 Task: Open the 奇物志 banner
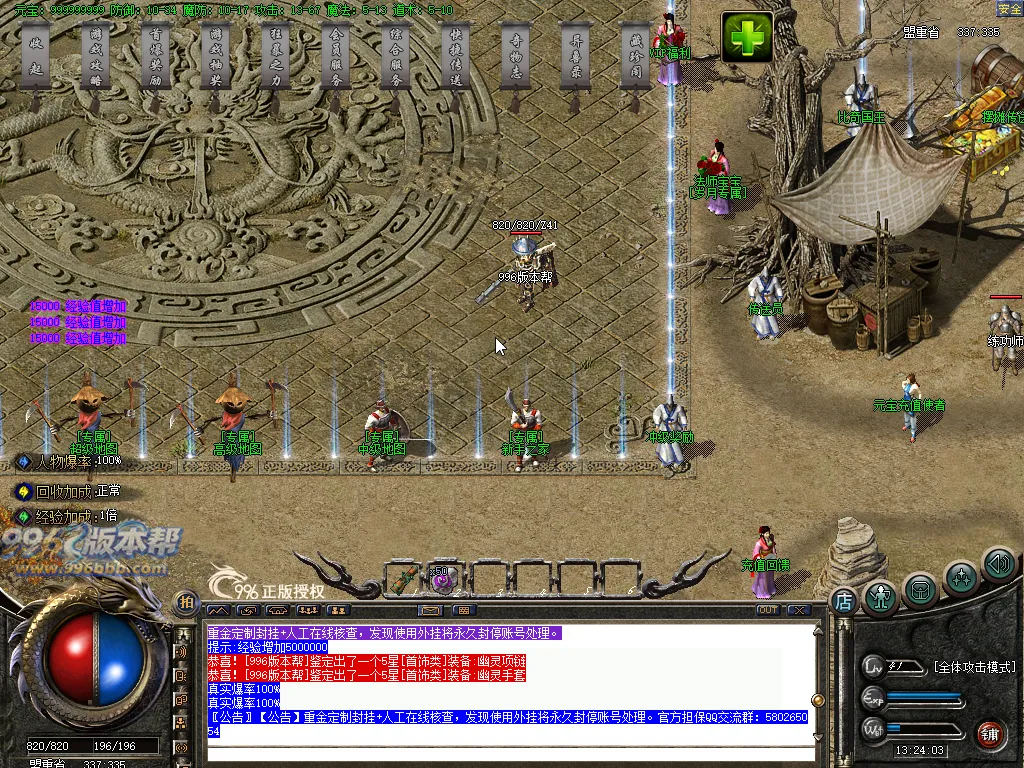pos(516,58)
